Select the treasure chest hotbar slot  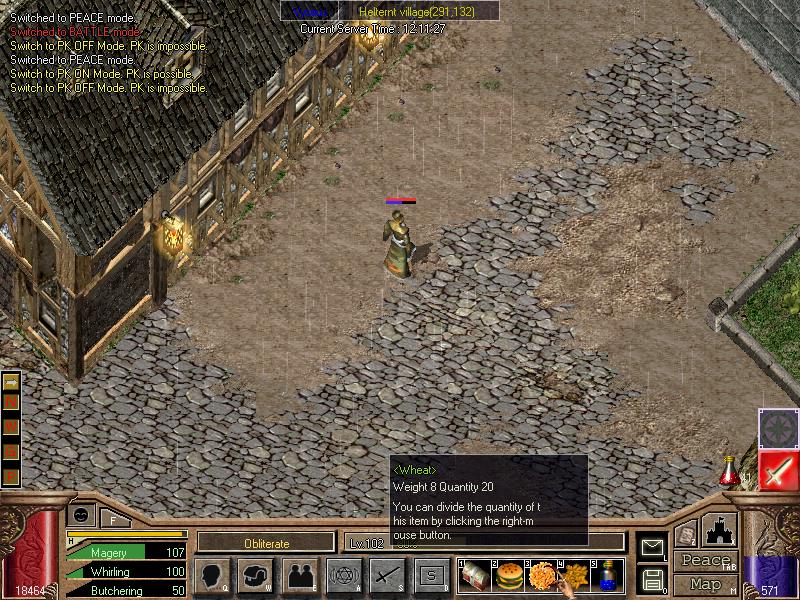tap(475, 576)
